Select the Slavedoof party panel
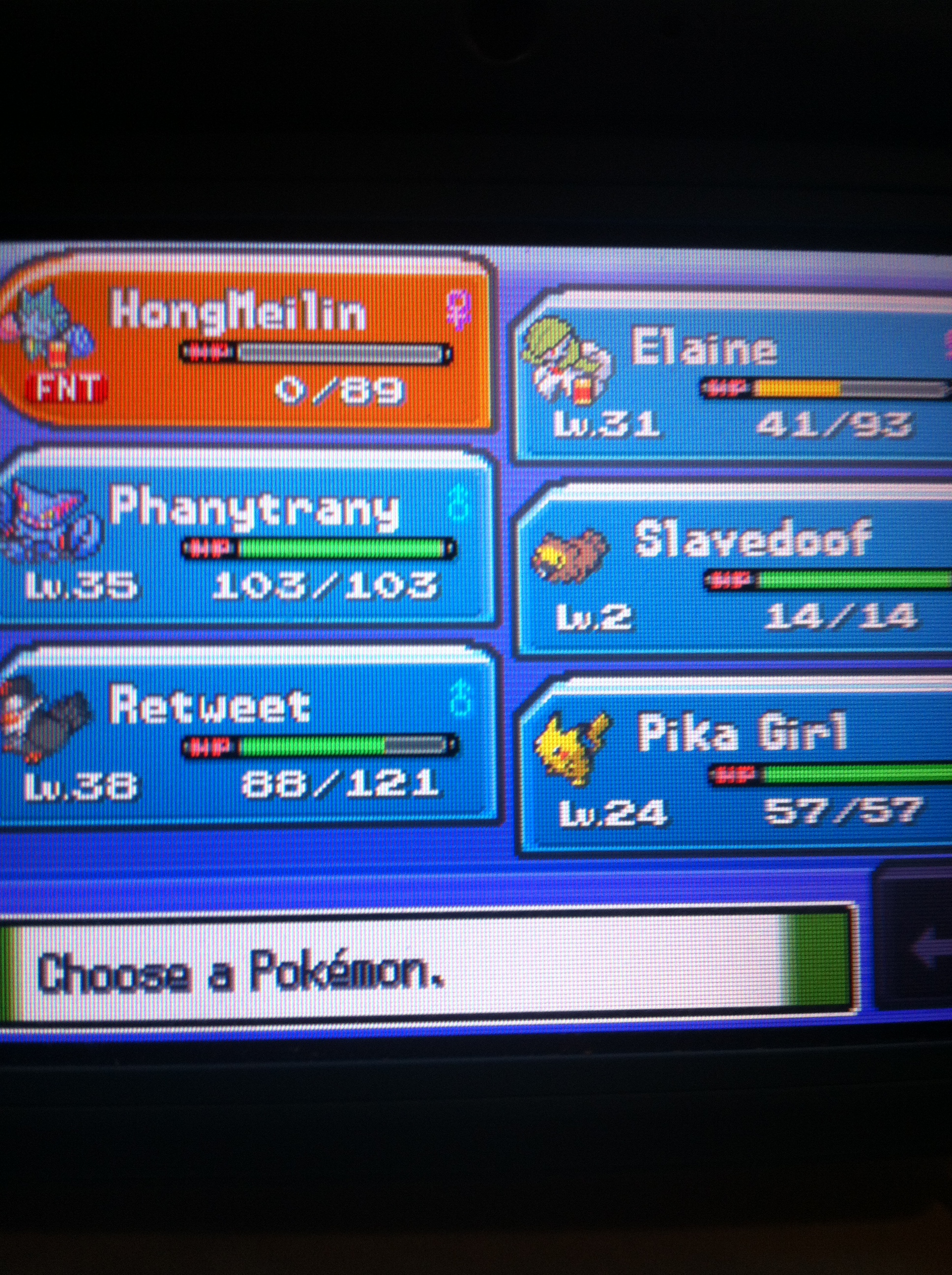Screen dimensions: 952x1275 [x=735, y=571]
